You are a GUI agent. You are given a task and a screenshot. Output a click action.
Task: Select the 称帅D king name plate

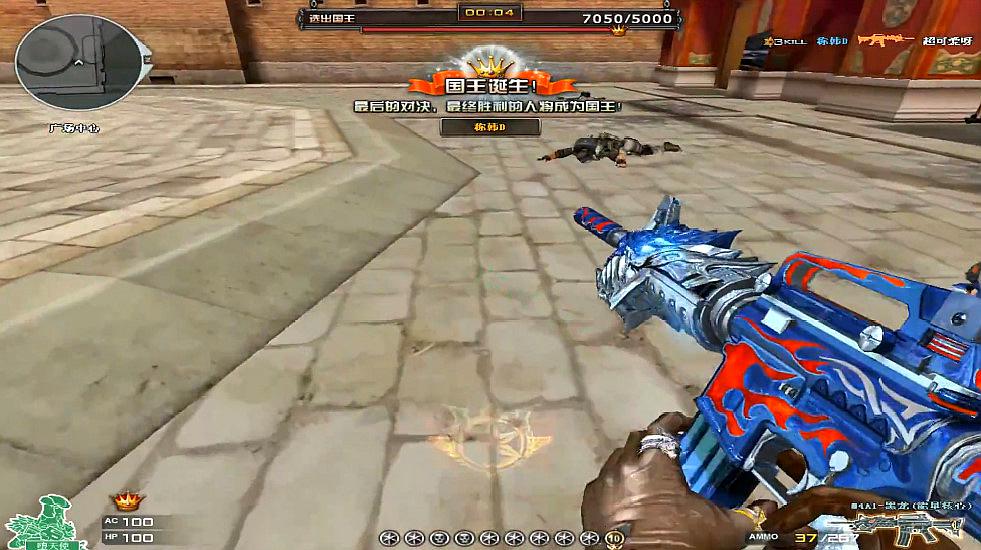[x=490, y=127]
